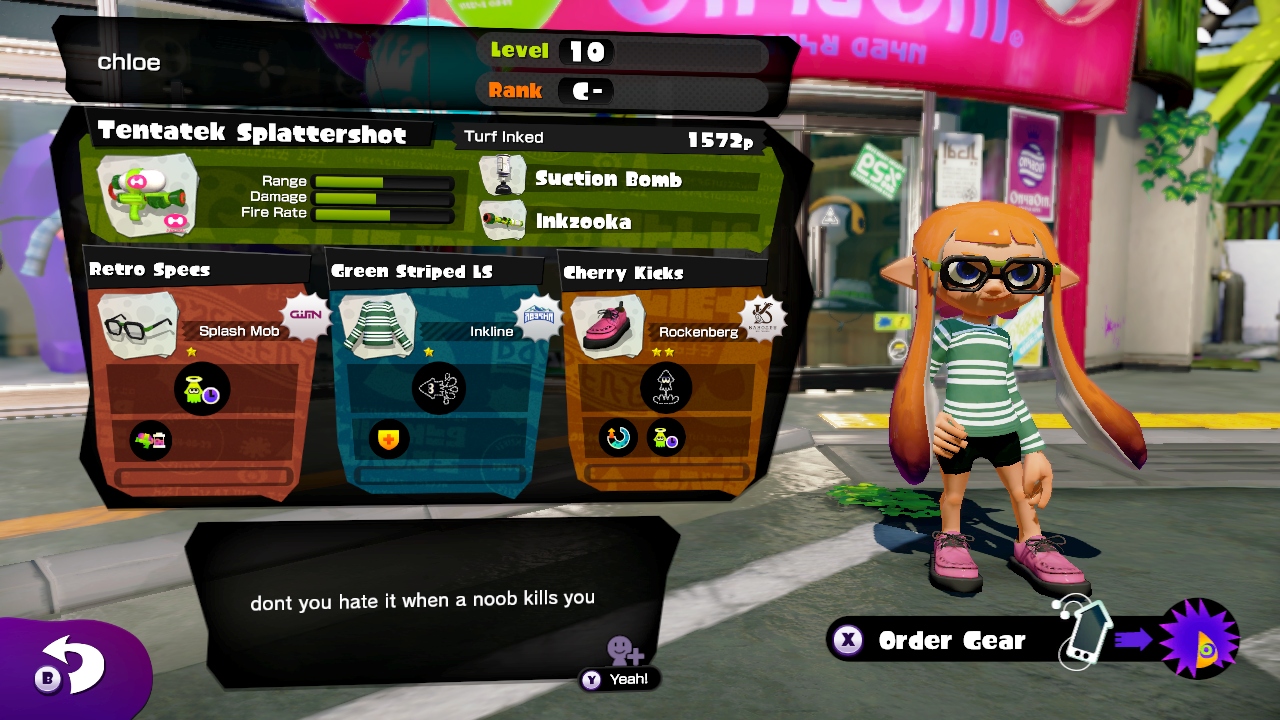View the orange shield sub ability icon
The image size is (1280, 720).
(x=388, y=439)
